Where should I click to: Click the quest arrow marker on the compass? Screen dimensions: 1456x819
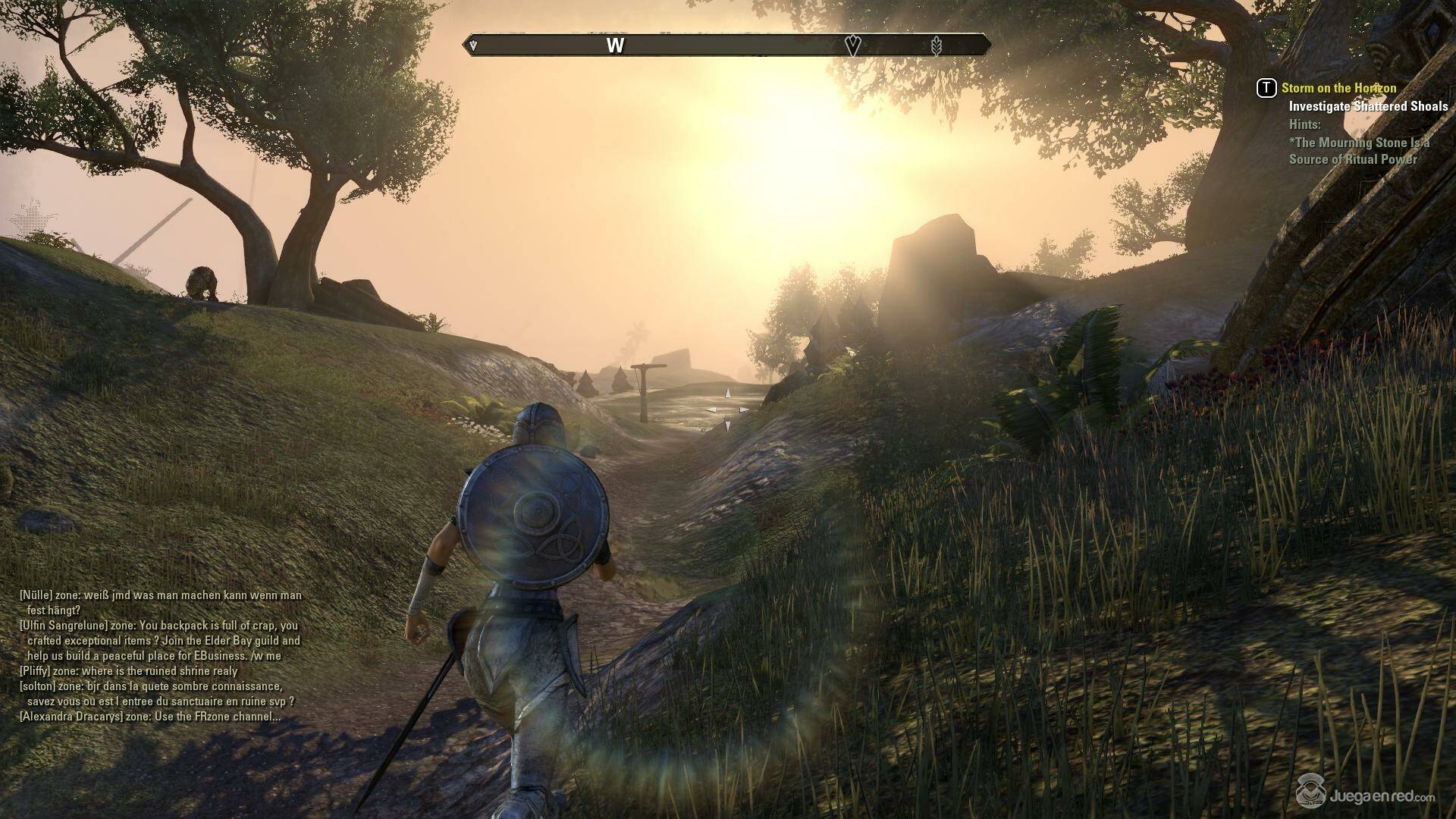click(852, 45)
